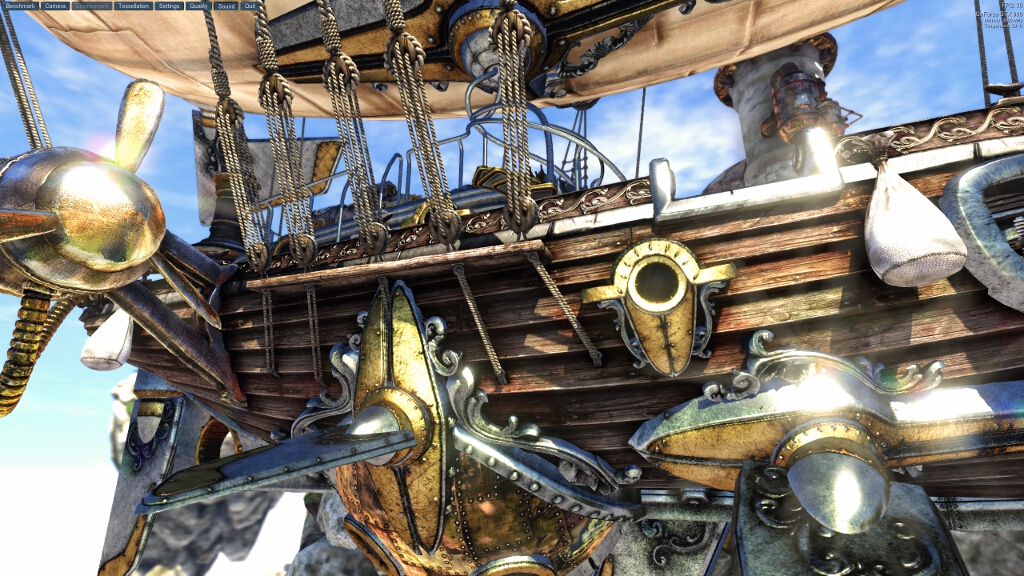Open the Camera options

(55, 6)
